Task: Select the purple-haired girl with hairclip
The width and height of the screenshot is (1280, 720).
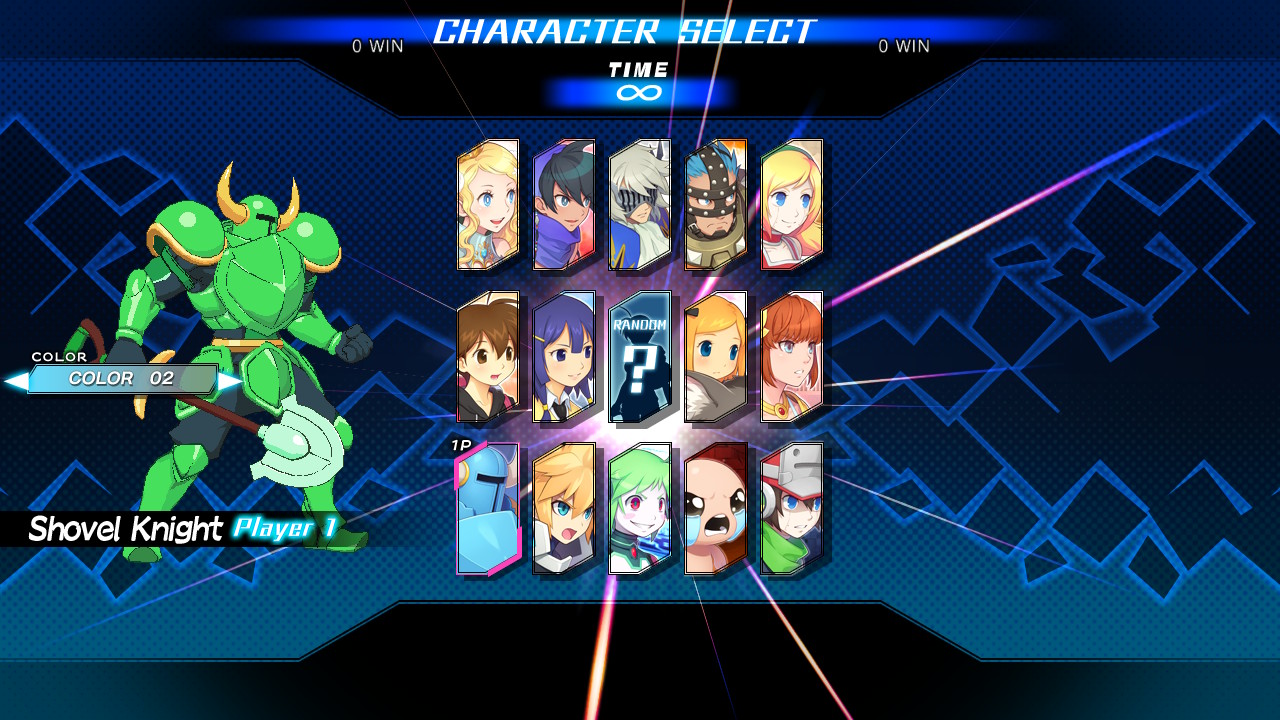Action: tap(564, 357)
